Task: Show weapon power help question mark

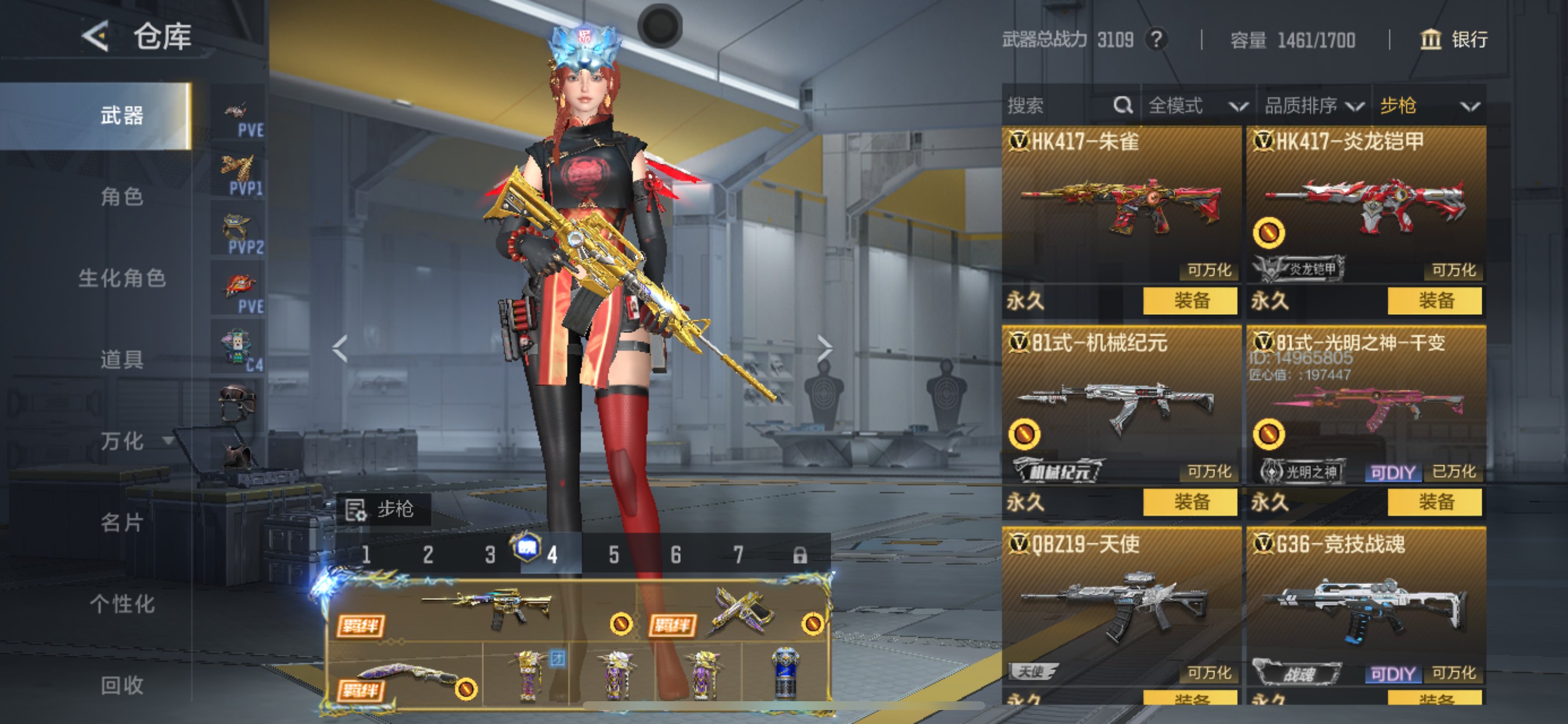Action: click(x=1156, y=40)
